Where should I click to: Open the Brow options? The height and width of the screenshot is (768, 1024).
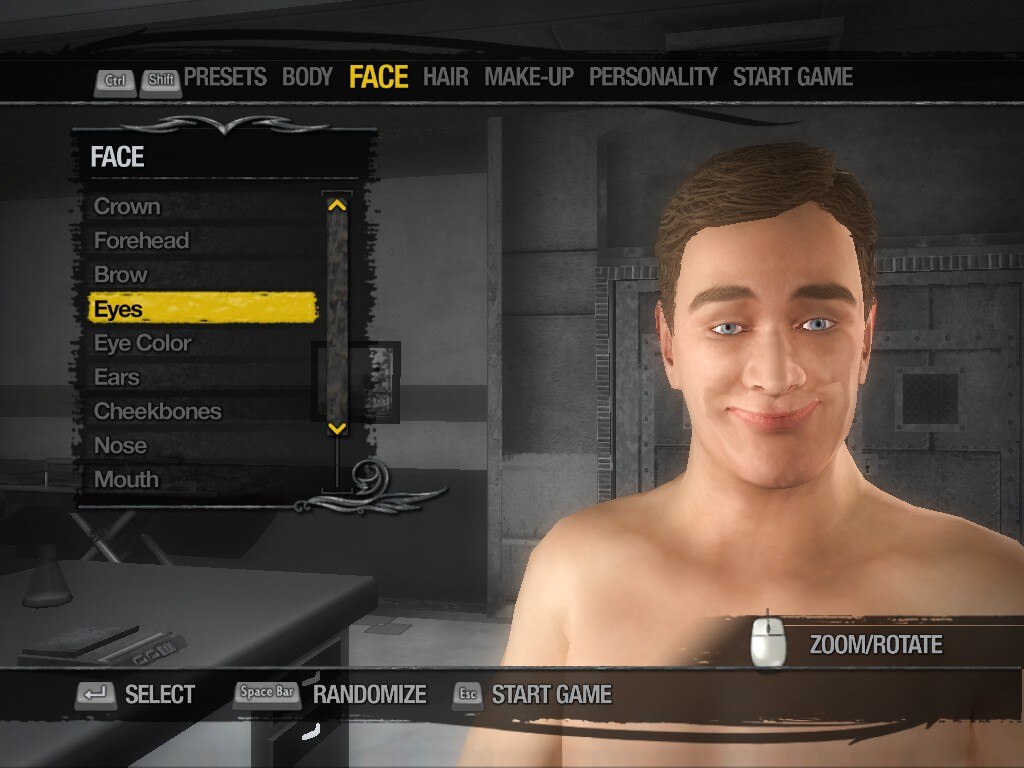tap(120, 275)
